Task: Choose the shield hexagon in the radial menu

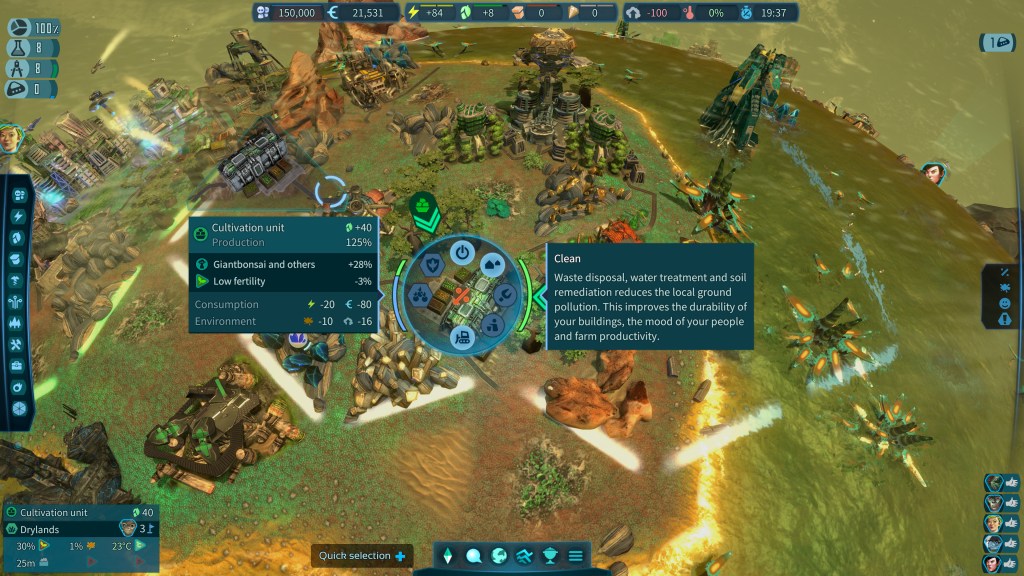Action: pos(433,265)
